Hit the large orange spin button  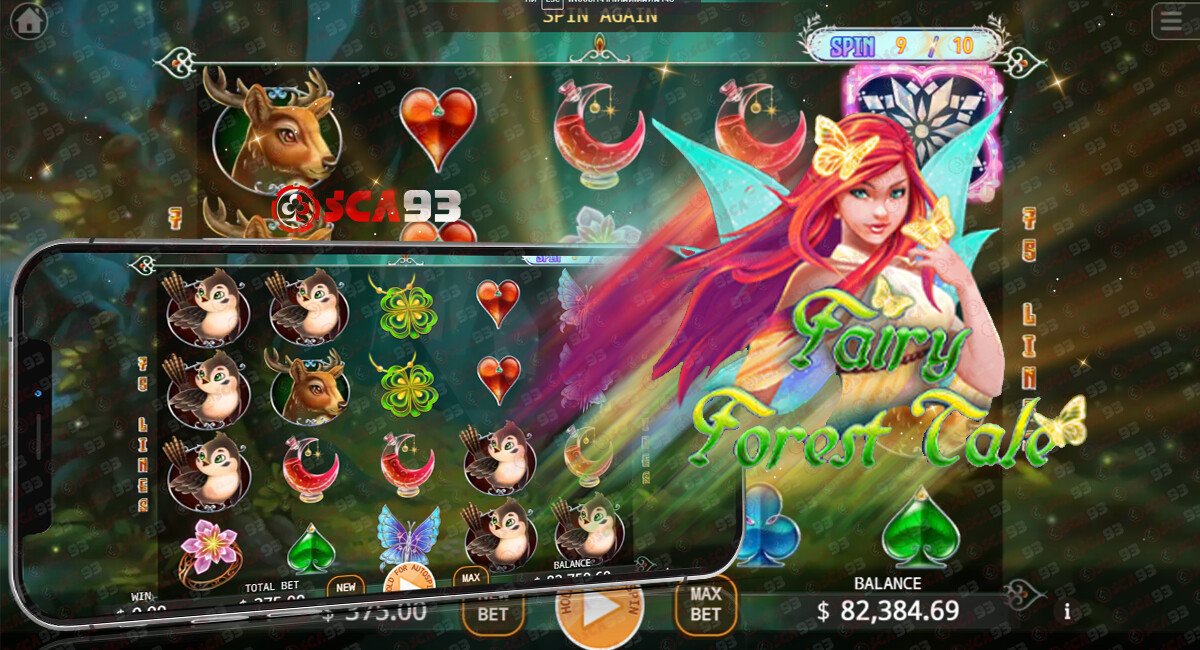598,611
